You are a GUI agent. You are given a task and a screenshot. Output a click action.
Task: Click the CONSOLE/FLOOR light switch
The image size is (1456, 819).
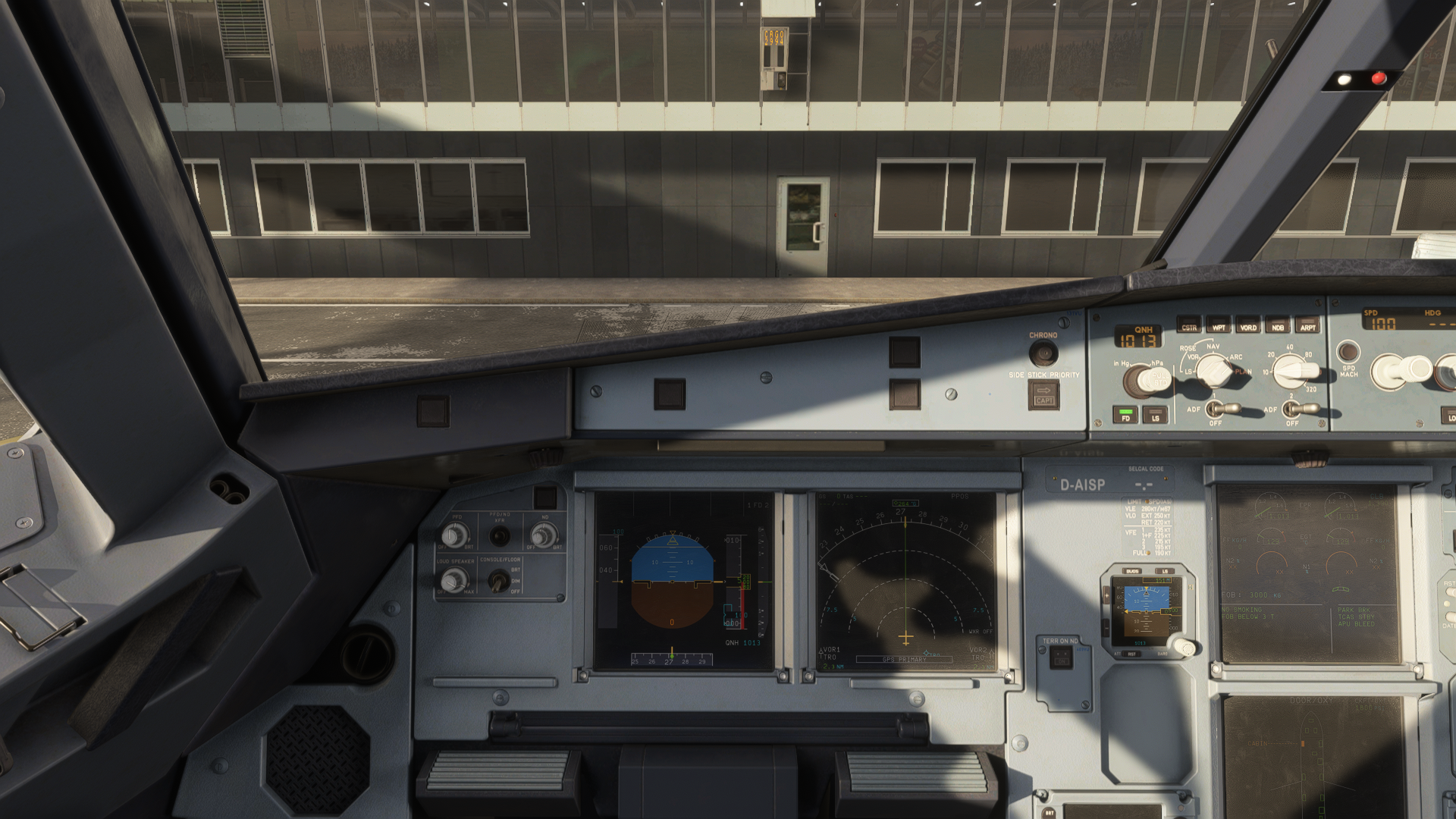point(498,581)
